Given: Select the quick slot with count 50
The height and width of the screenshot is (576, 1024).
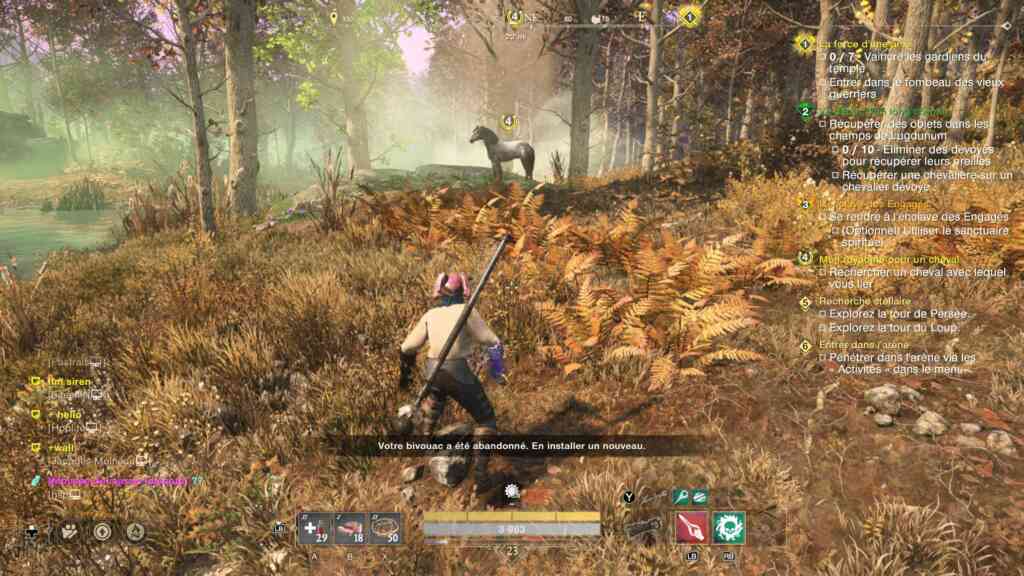Looking at the screenshot, I should 386,527.
